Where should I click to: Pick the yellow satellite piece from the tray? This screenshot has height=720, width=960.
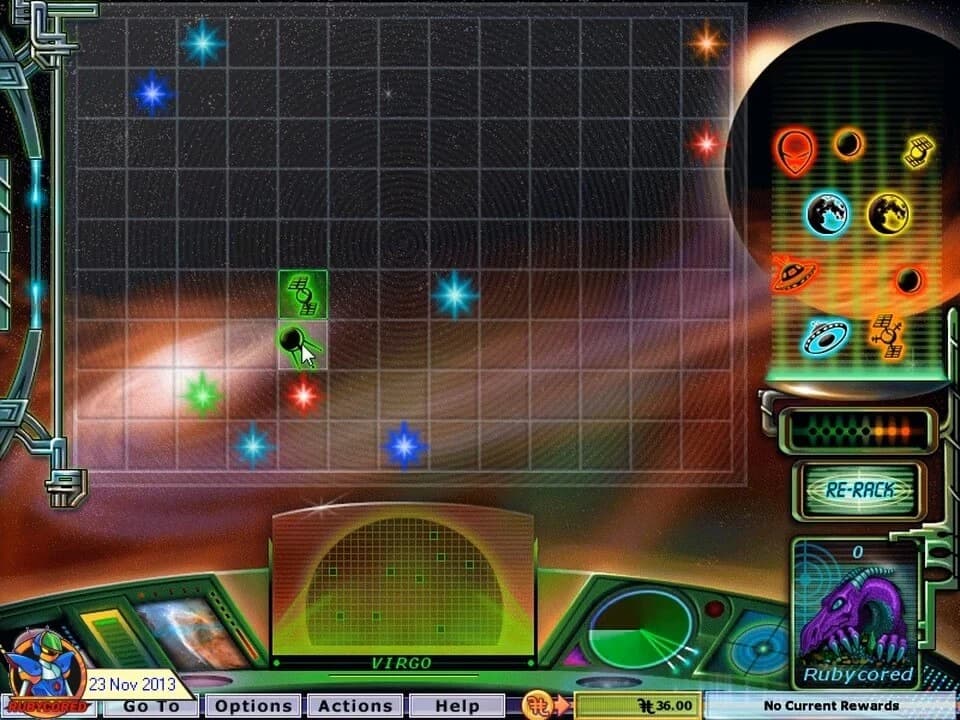[x=918, y=150]
